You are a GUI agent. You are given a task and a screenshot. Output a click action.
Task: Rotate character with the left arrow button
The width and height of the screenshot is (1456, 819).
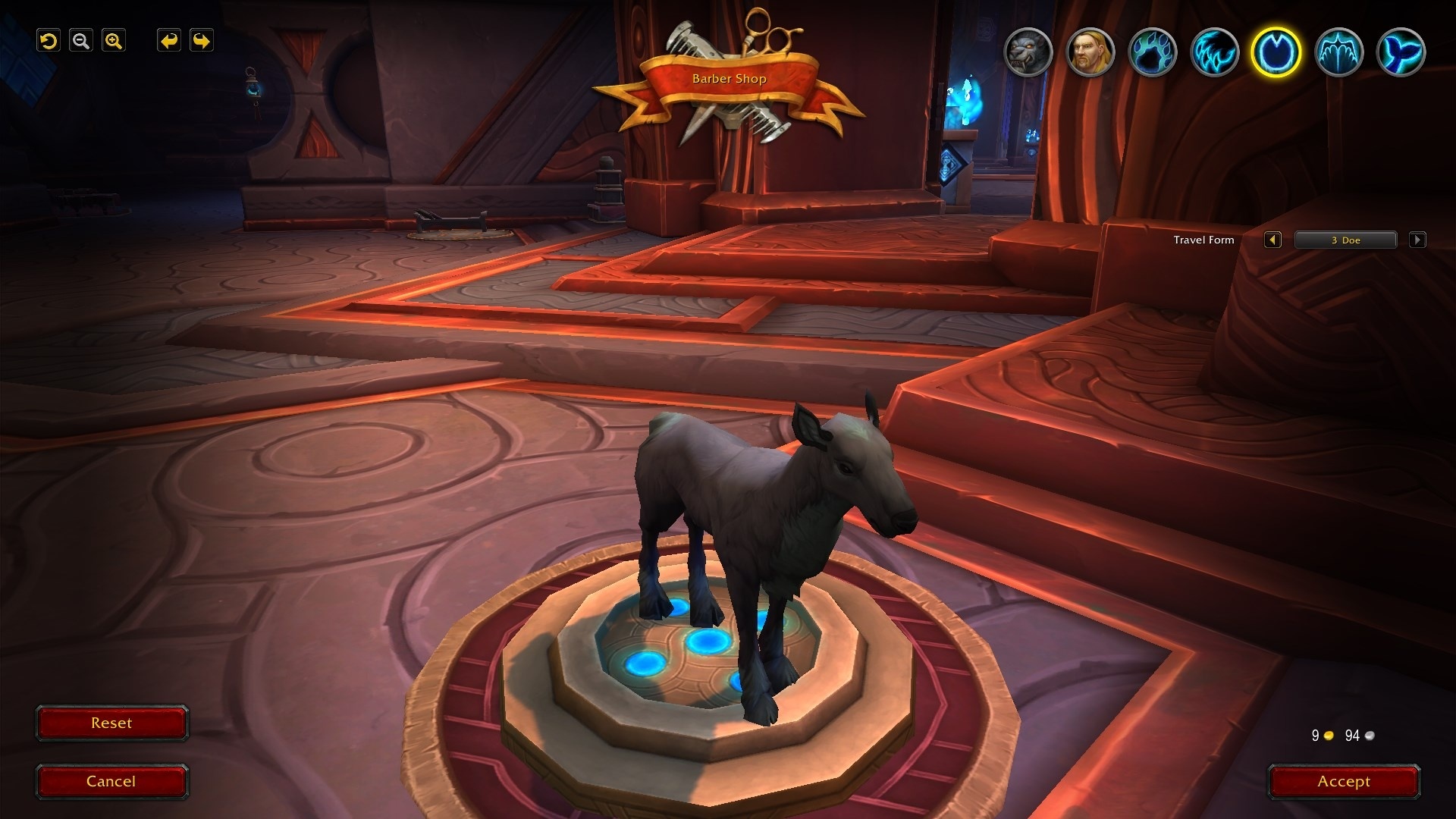[168, 41]
